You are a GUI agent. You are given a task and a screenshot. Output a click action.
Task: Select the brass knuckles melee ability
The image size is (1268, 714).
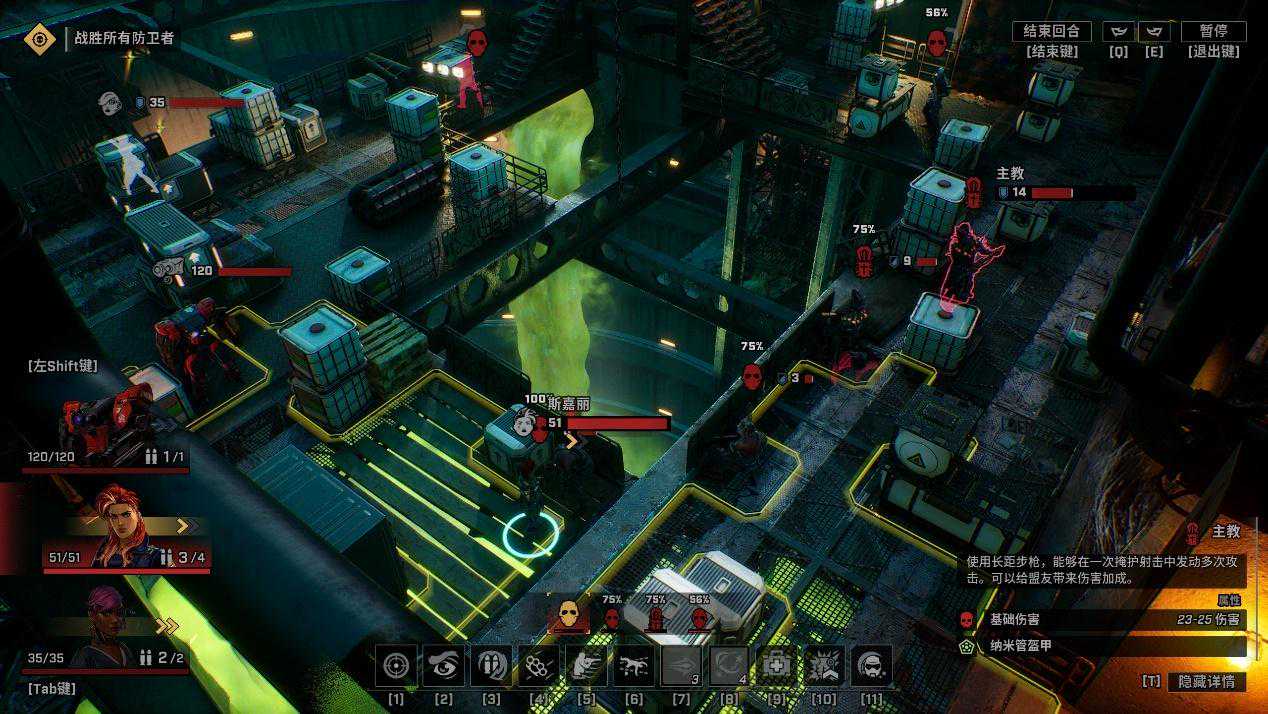coord(539,665)
